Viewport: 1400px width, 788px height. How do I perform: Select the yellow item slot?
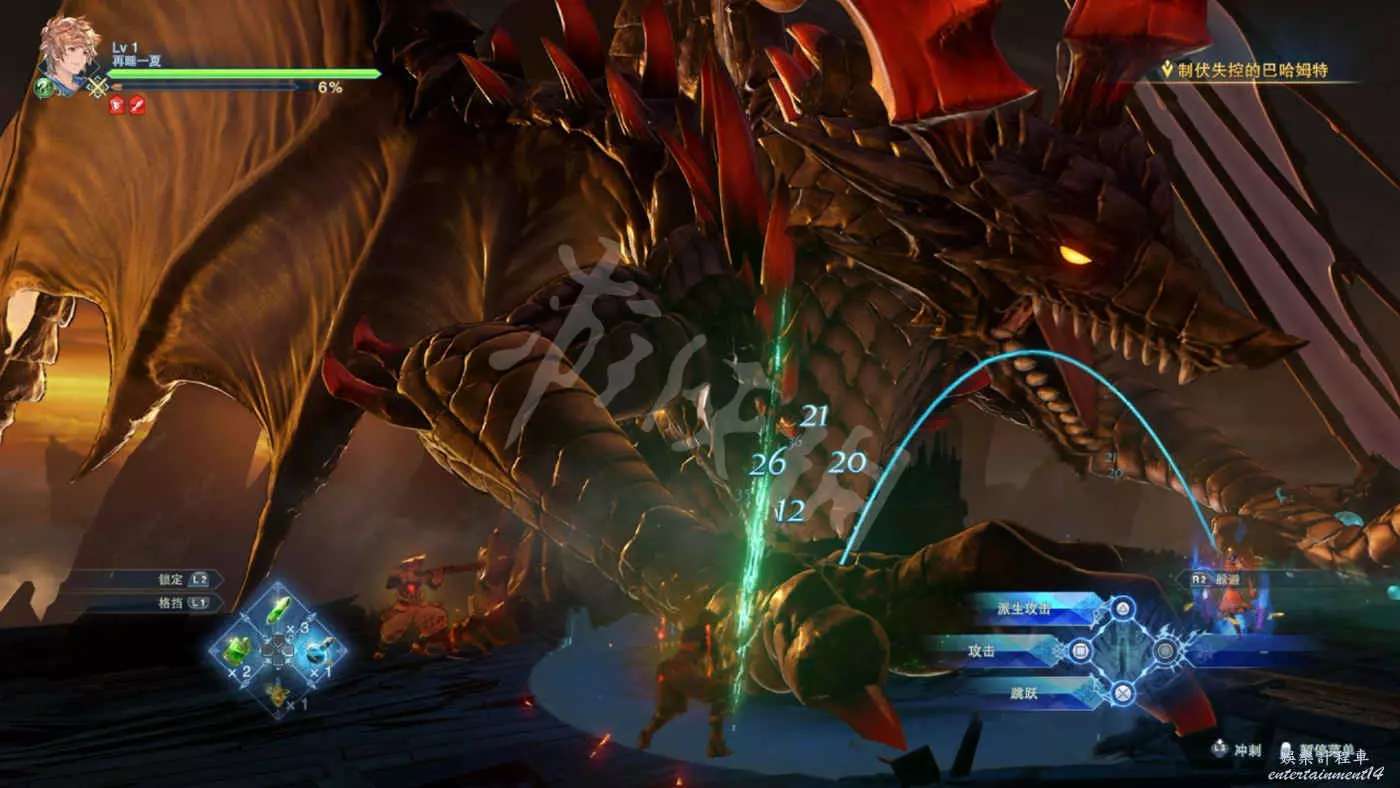coord(277,690)
